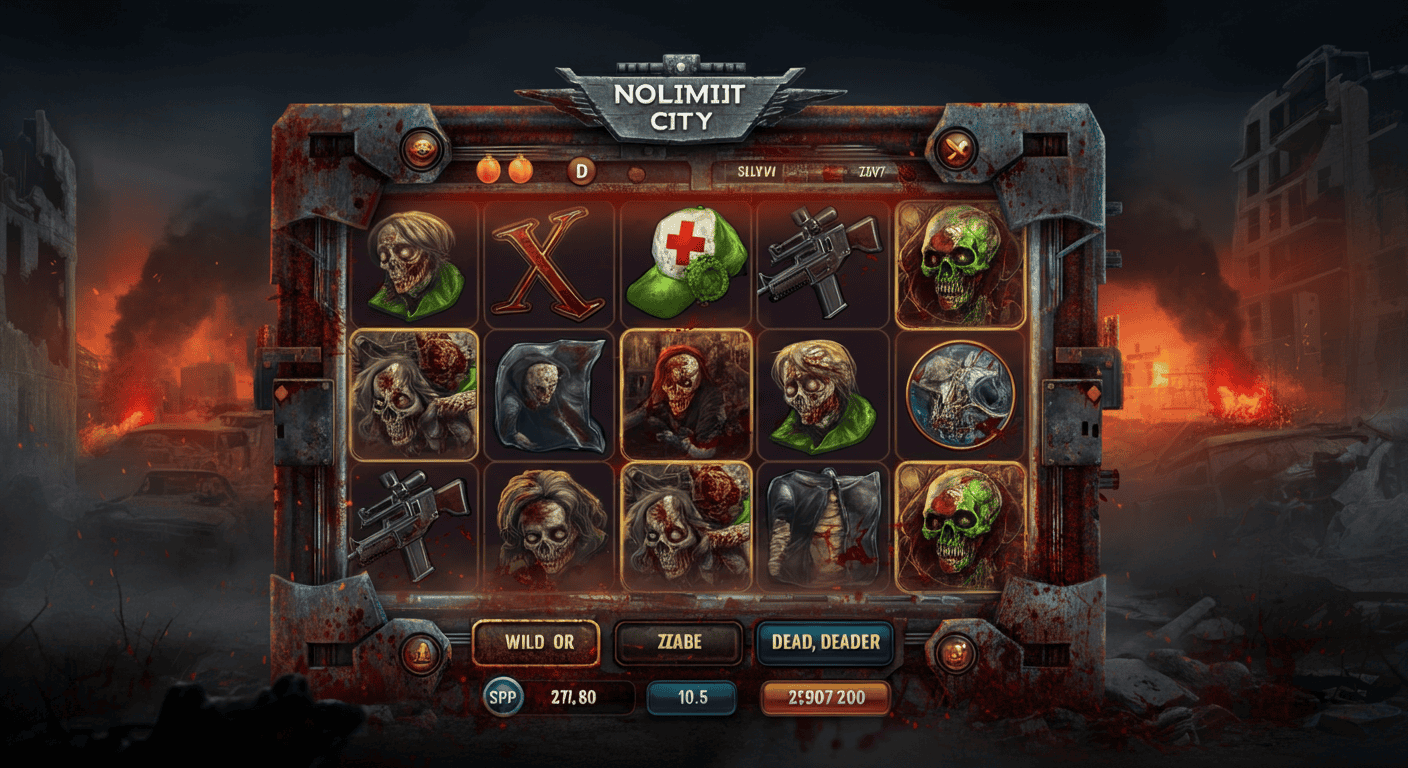Select the skull icon in top-left corner
This screenshot has width=1408, height=768.
click(x=424, y=148)
